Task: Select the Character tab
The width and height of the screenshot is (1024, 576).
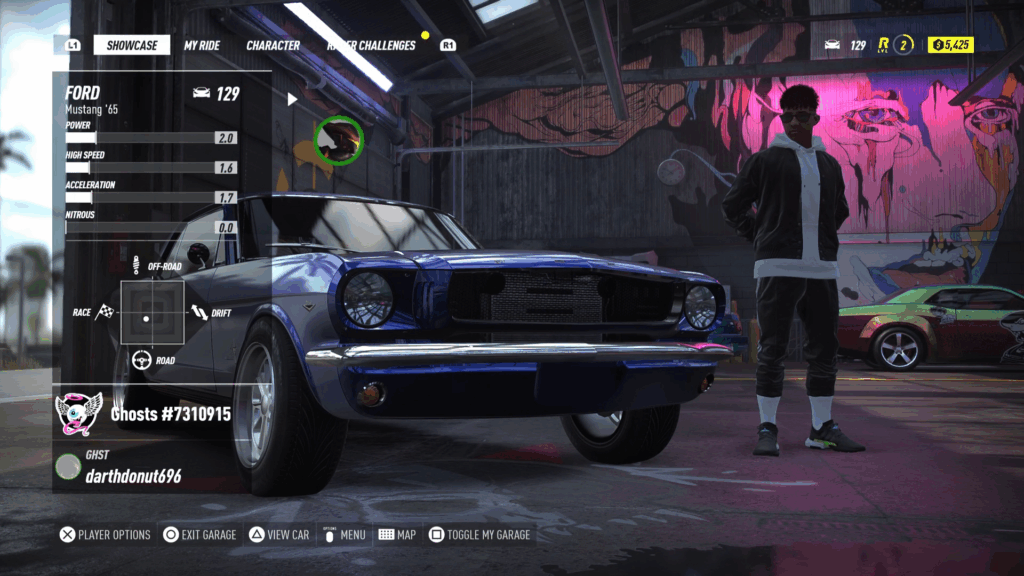Action: tap(273, 45)
